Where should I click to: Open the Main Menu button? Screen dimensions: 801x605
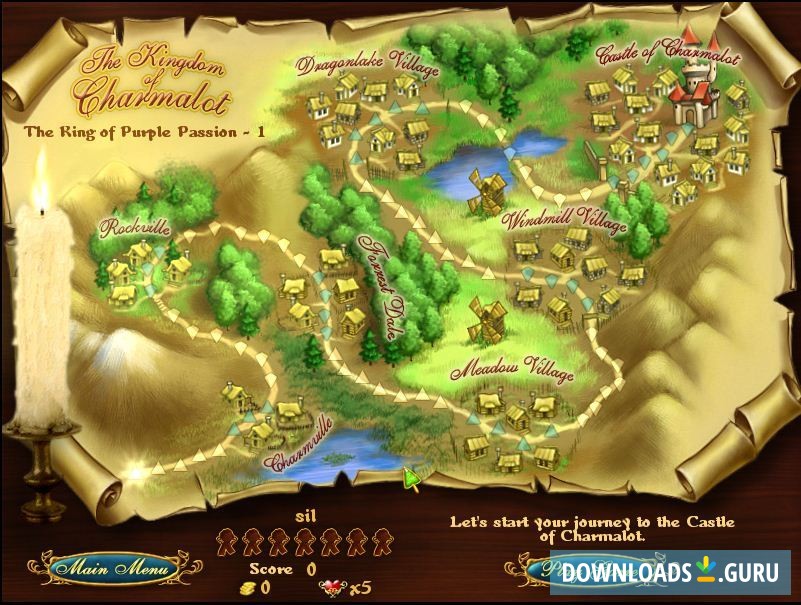click(x=113, y=569)
